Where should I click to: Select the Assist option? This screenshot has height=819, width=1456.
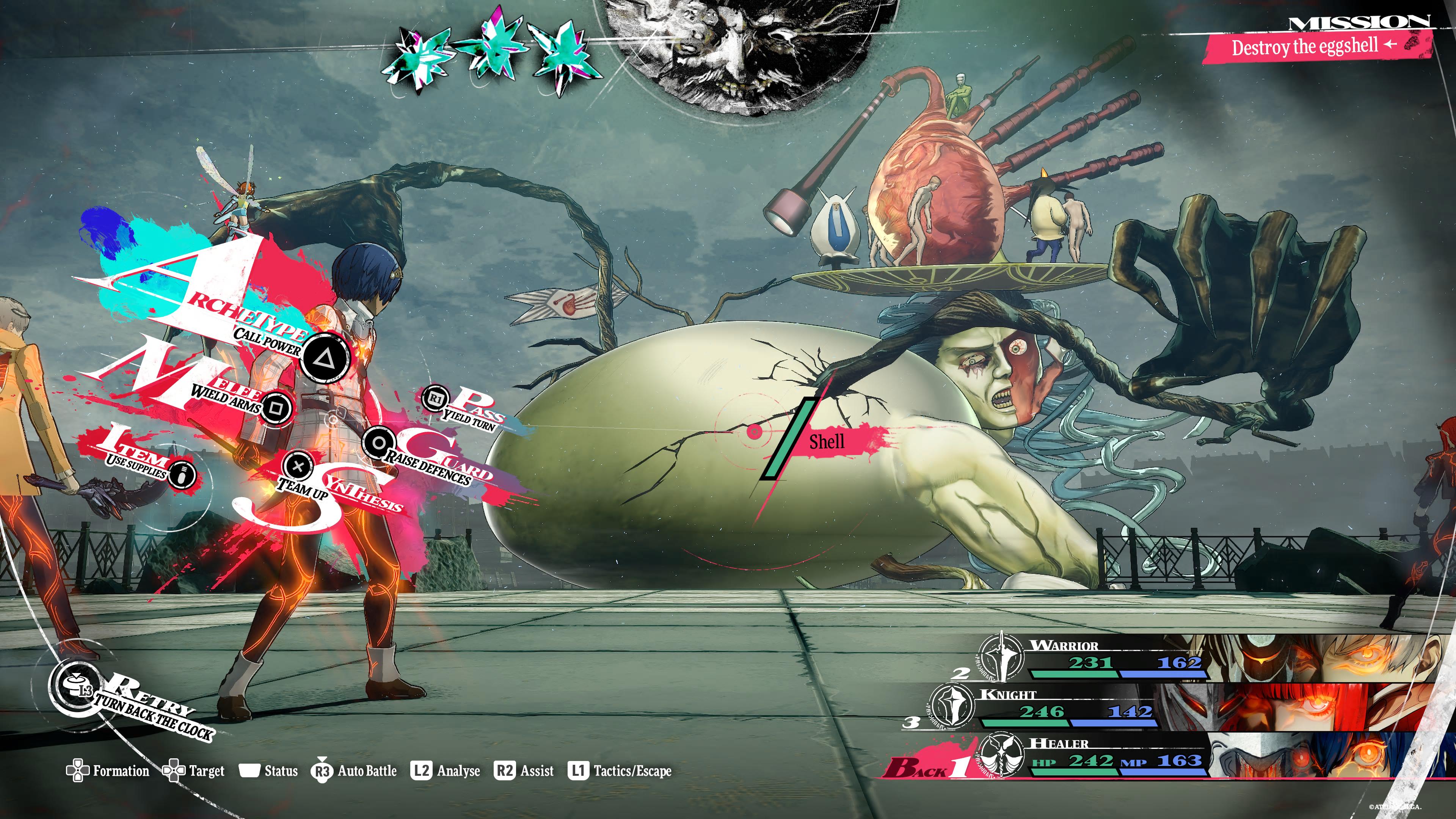pos(524,771)
